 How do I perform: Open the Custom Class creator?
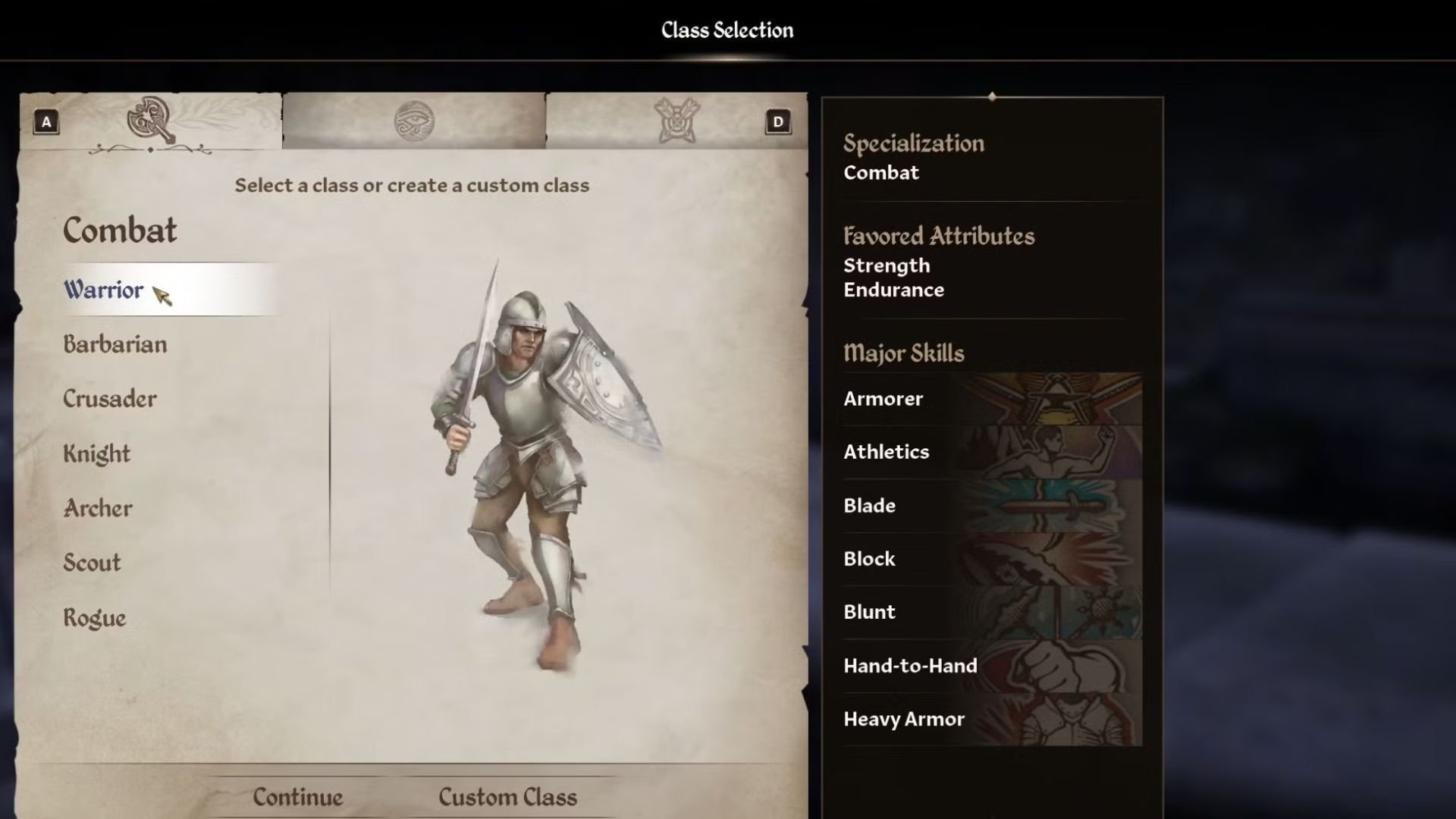click(507, 797)
